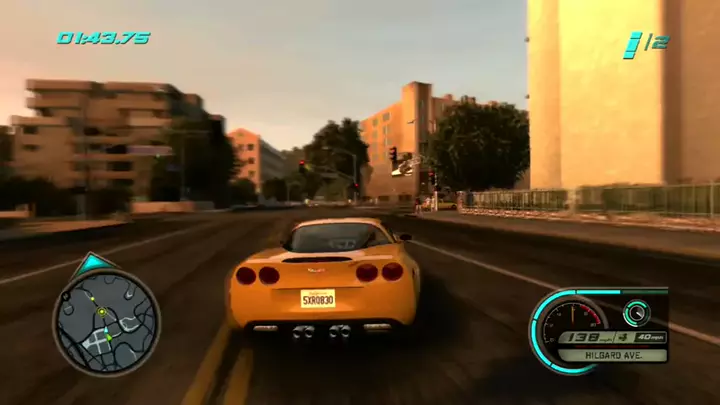720x405 pixels.
Task: Select the yellow ringed checkpoint marker on minimap
Action: tap(101, 313)
